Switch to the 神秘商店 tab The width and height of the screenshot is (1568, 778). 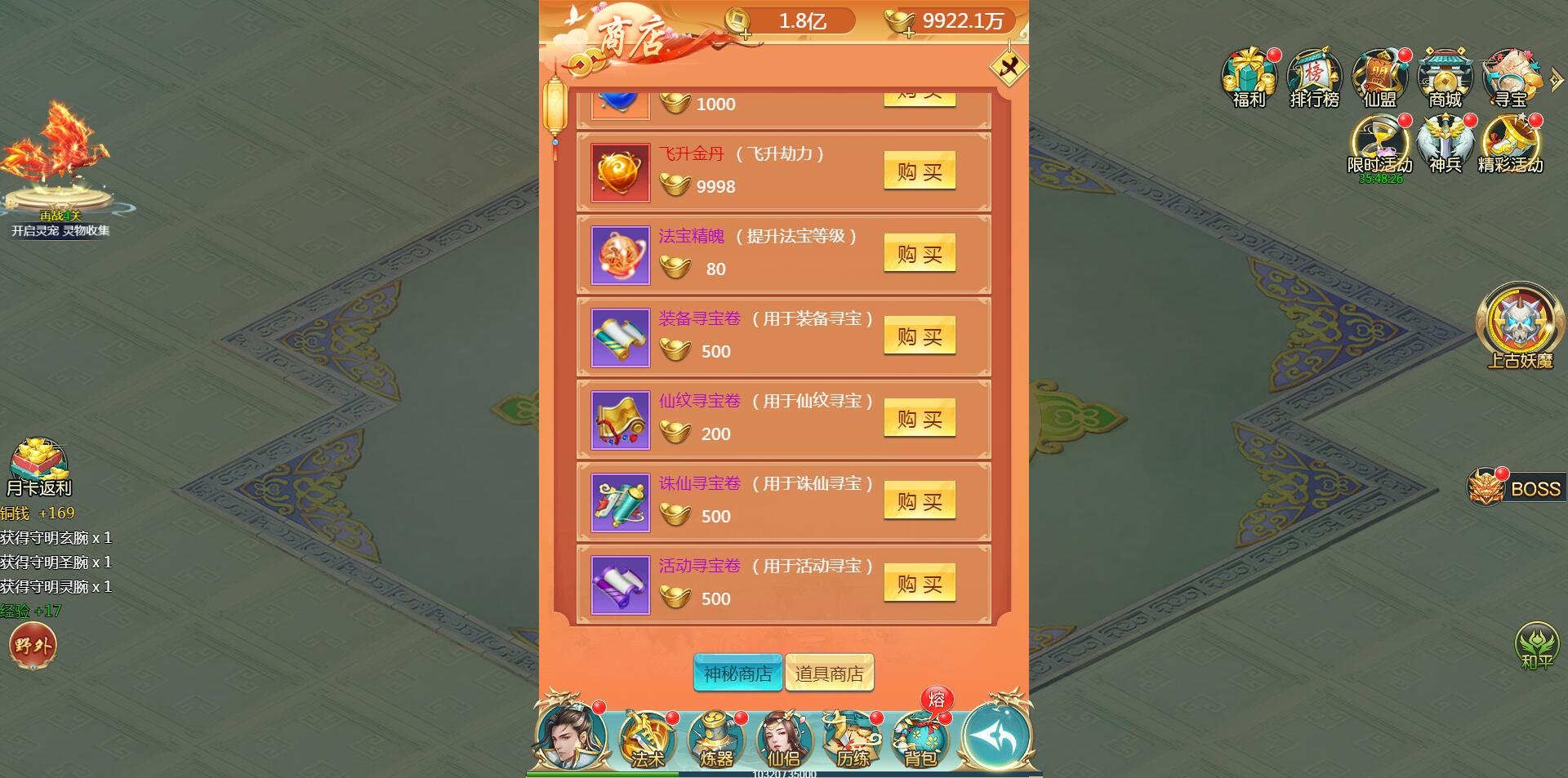[x=737, y=672]
